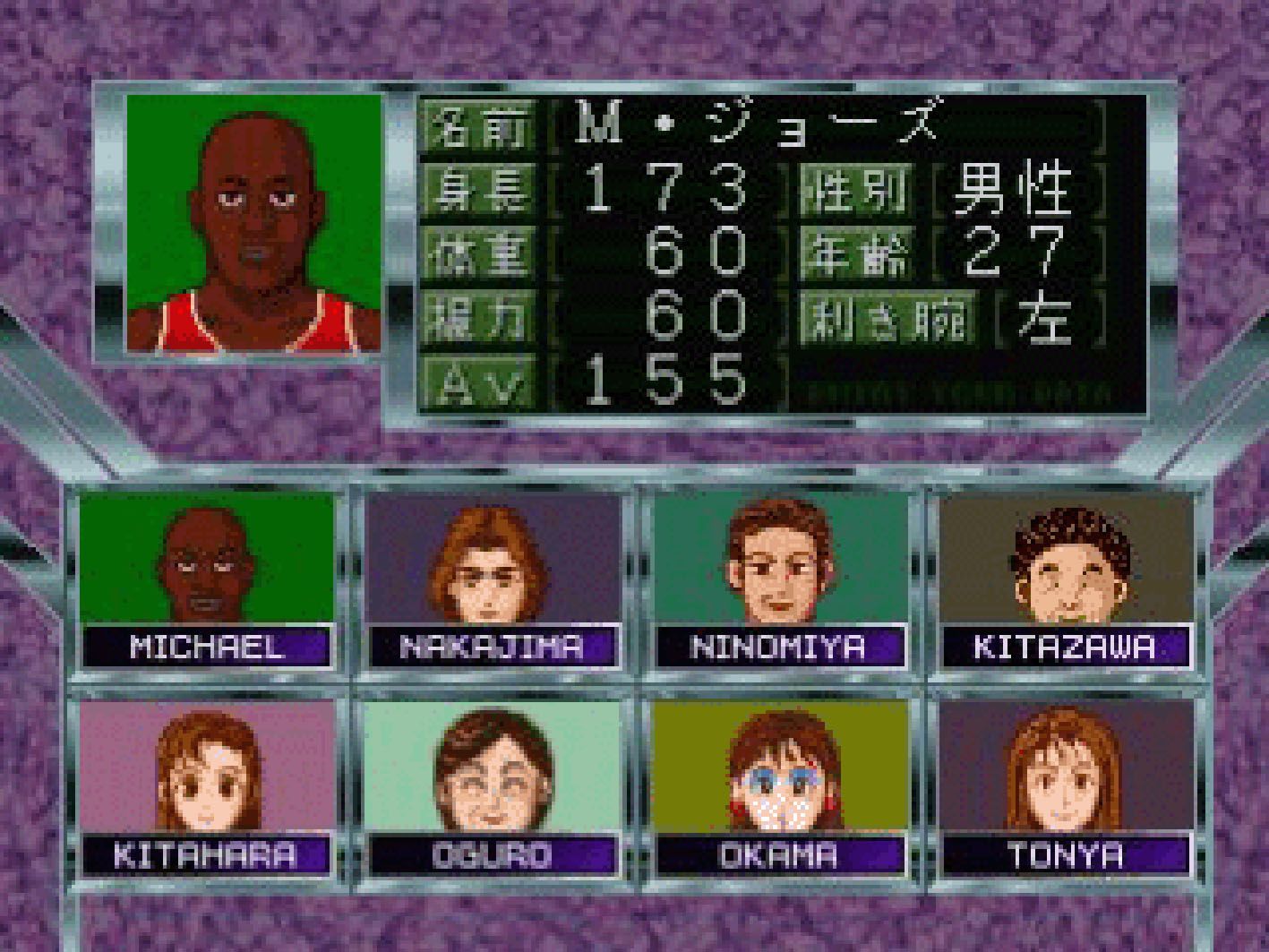This screenshot has width=1269, height=952.
Task: Select the KITAZAWA character tile
Action: pyautogui.click(x=1066, y=580)
